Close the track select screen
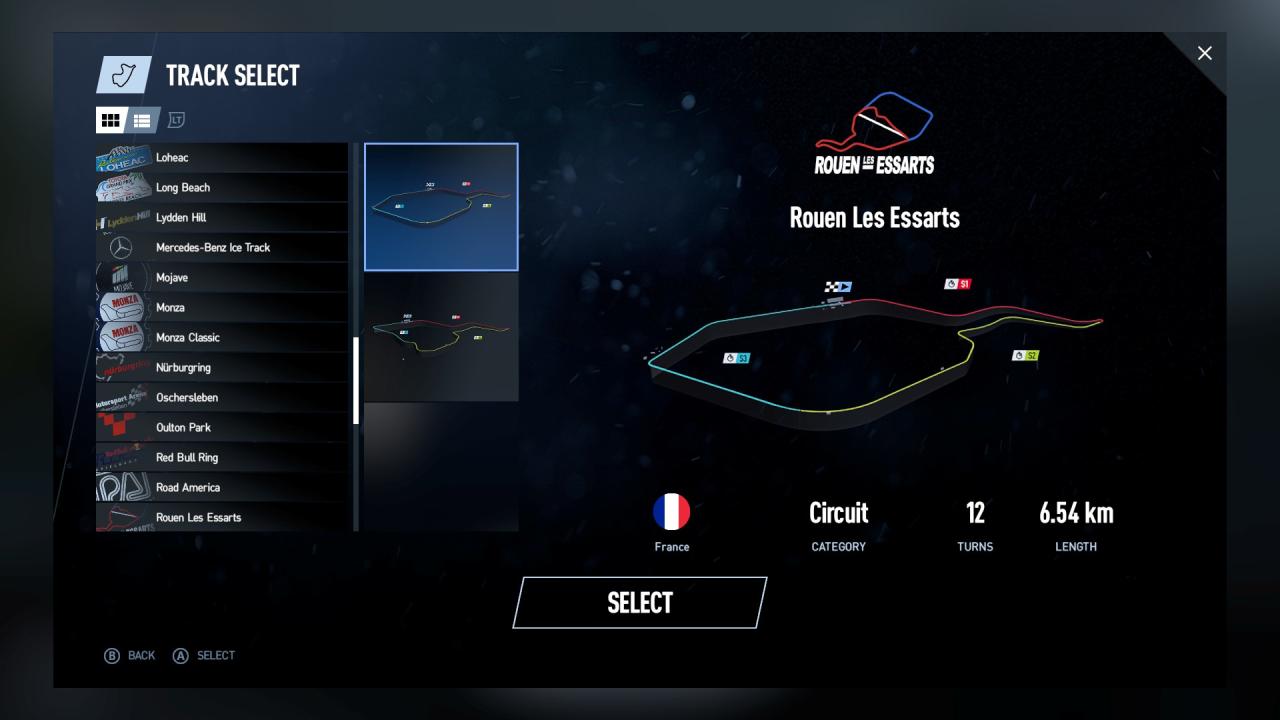 pyautogui.click(x=1204, y=53)
